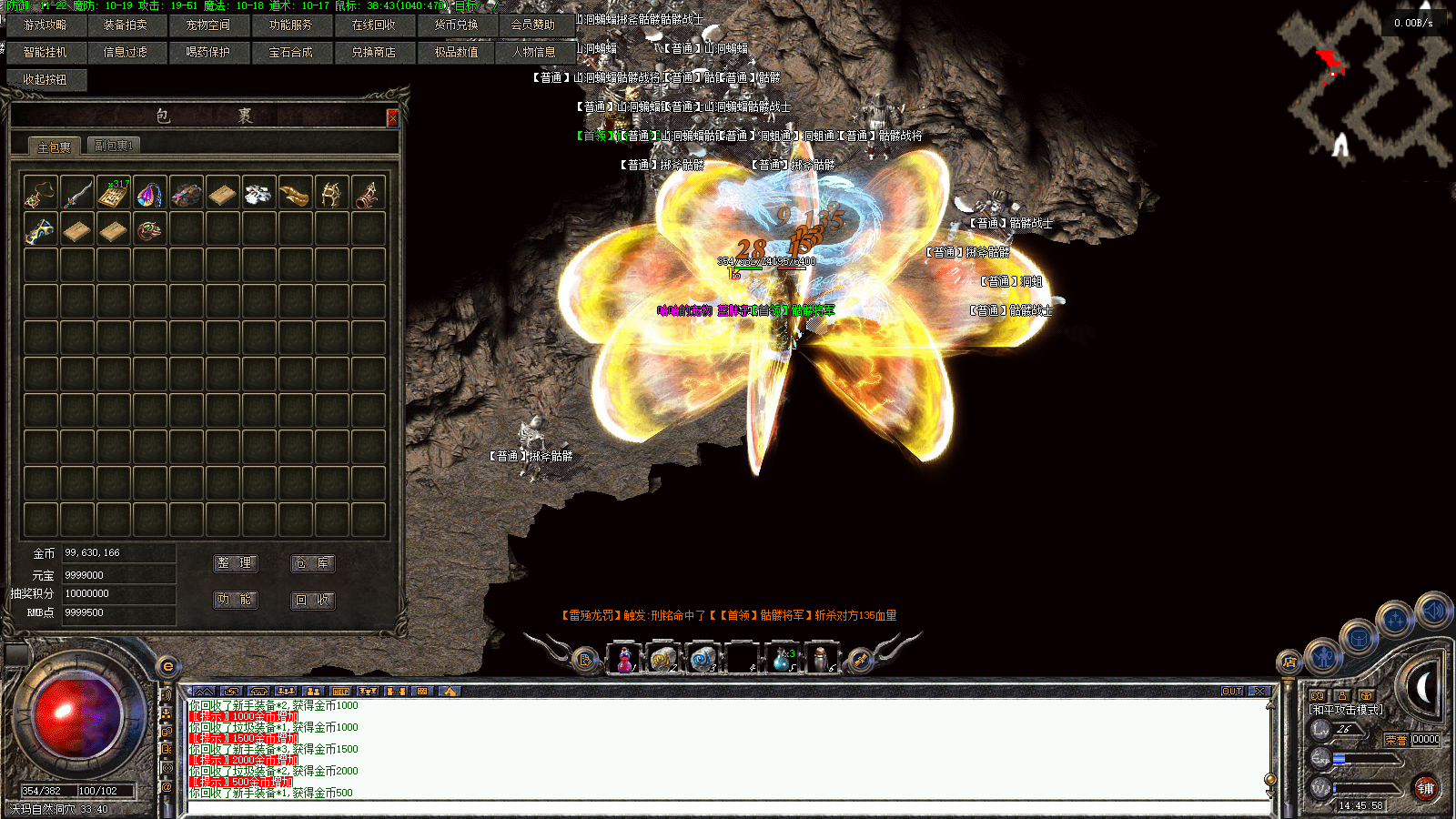Select the curved sword in inventory
The image size is (1456, 819).
click(x=77, y=193)
